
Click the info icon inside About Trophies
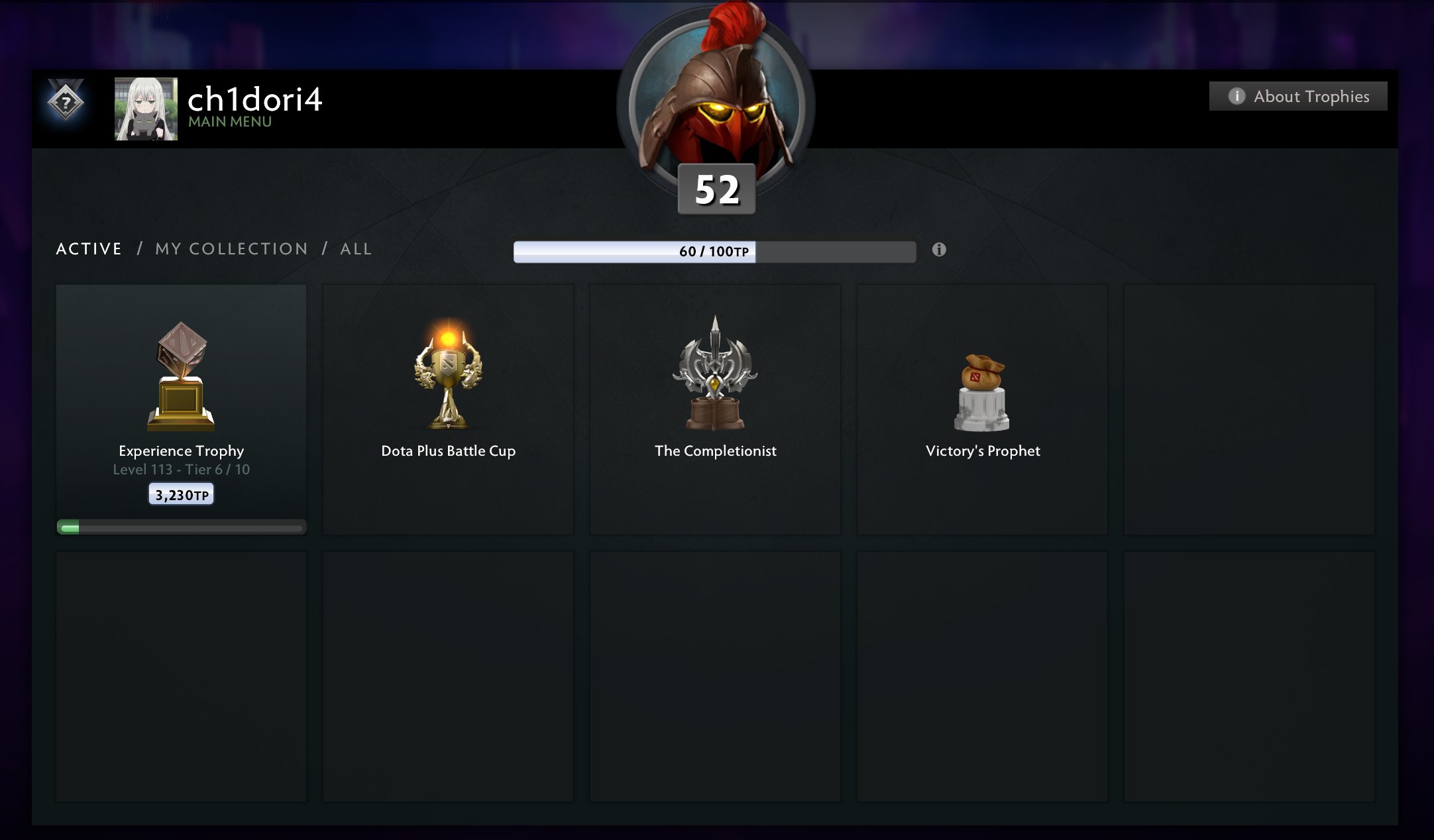pos(1237,95)
